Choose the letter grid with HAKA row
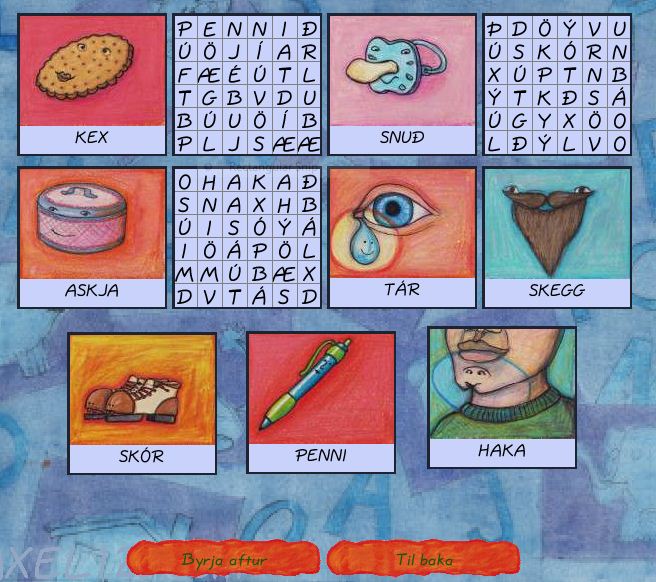 coord(247,238)
